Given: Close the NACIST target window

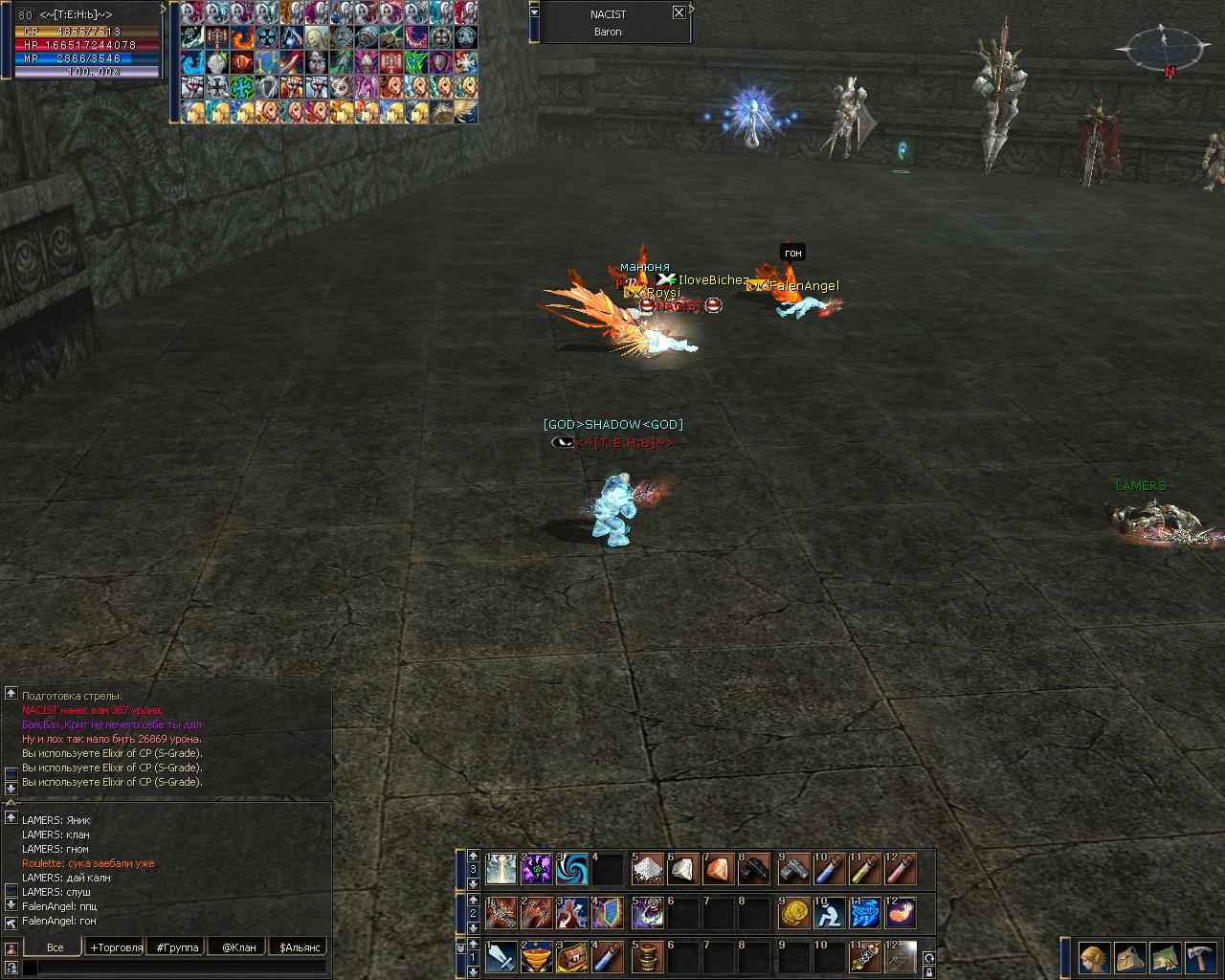Looking at the screenshot, I should [x=679, y=12].
